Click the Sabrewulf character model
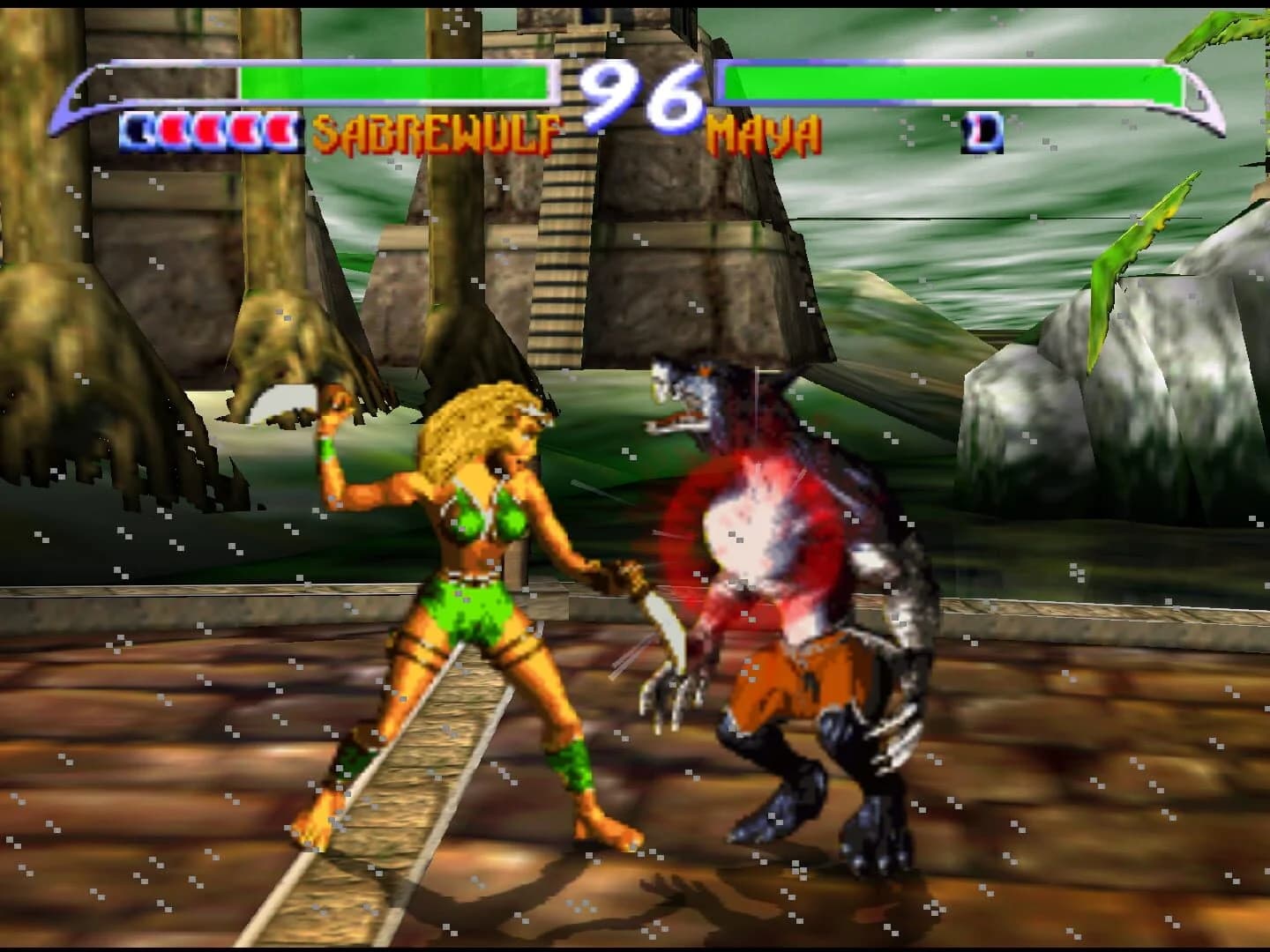Screen dimensions: 1270x952 click(x=785, y=617)
